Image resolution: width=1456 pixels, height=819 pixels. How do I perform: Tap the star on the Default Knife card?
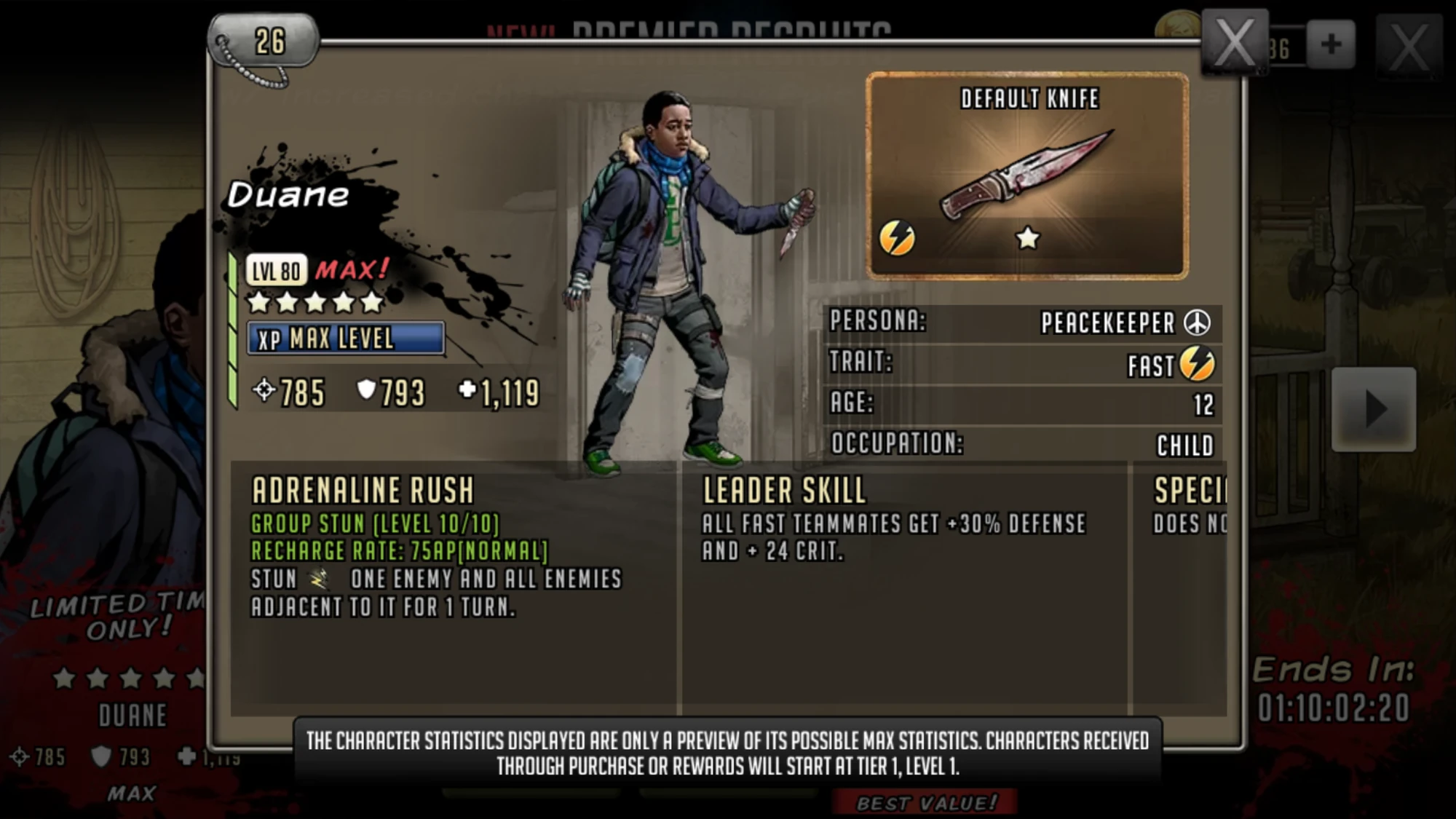coord(1027,238)
